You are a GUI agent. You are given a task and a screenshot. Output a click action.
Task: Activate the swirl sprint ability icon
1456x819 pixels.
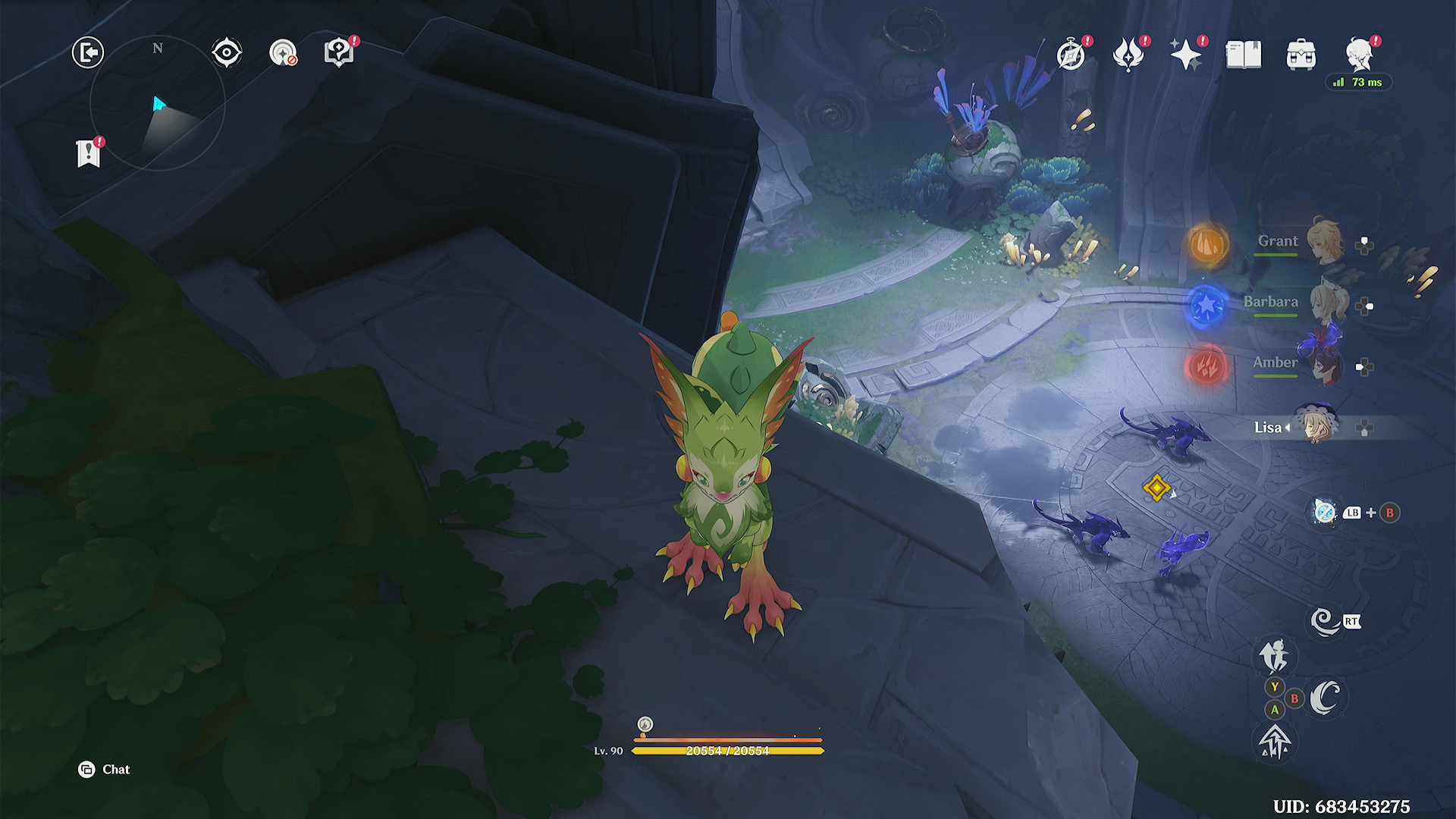click(x=1325, y=622)
